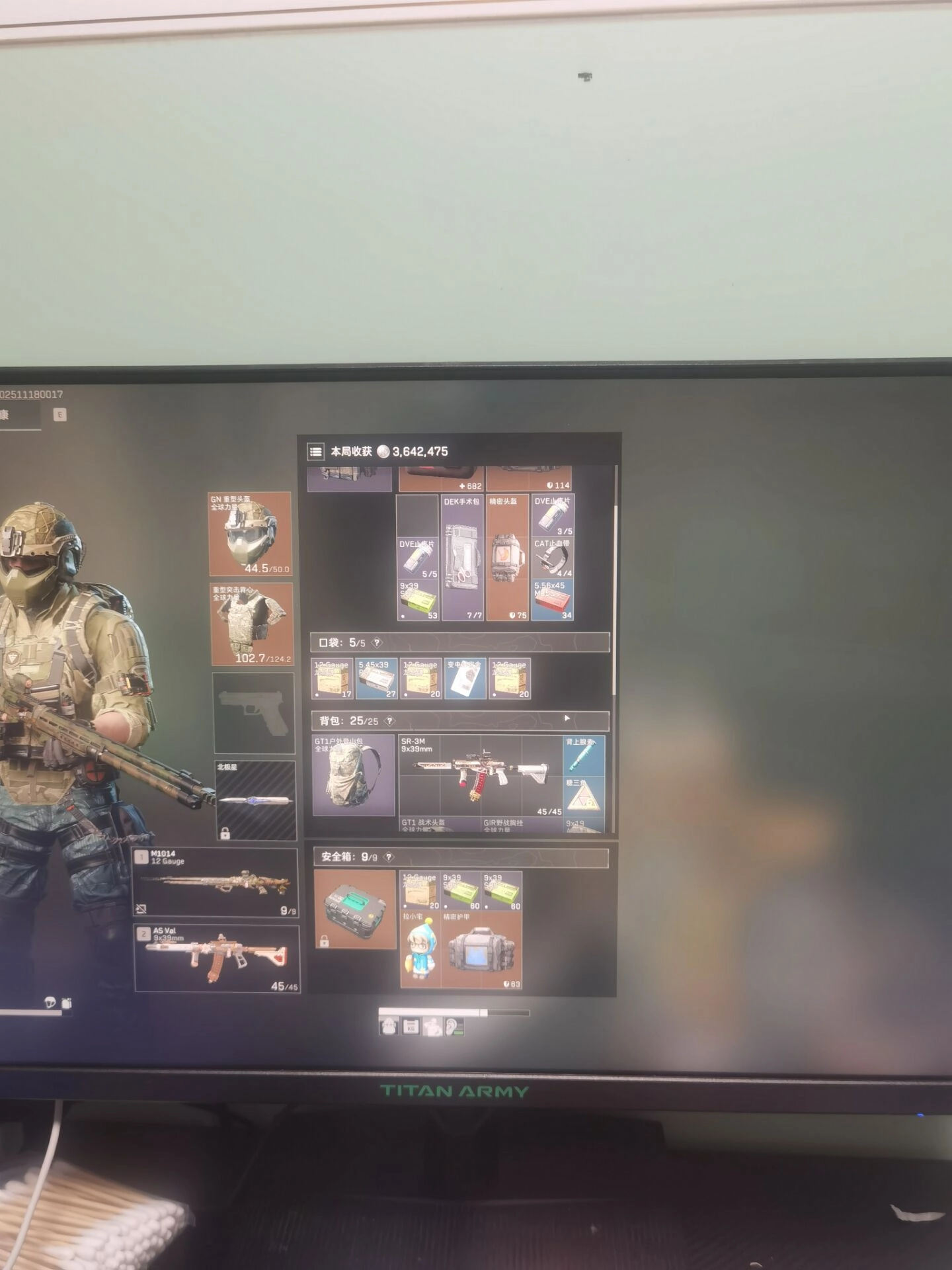Select the 拉小宅 doll figurine in safe box
Image resolution: width=952 pixels, height=1270 pixels.
tap(420, 949)
